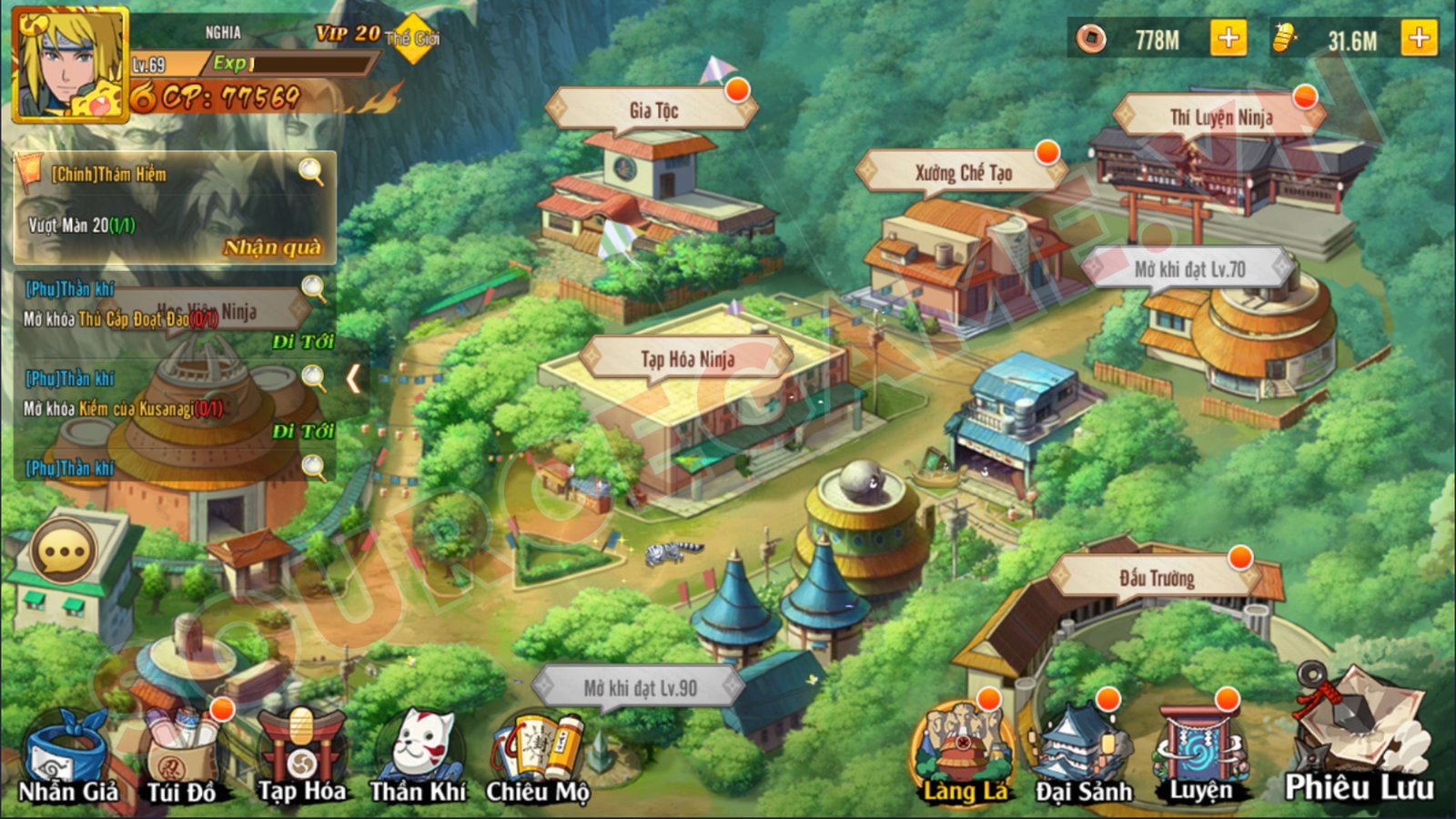Enter the Xưởng Chế Tạo workshop
This screenshot has height=819, width=1456.
(963, 173)
